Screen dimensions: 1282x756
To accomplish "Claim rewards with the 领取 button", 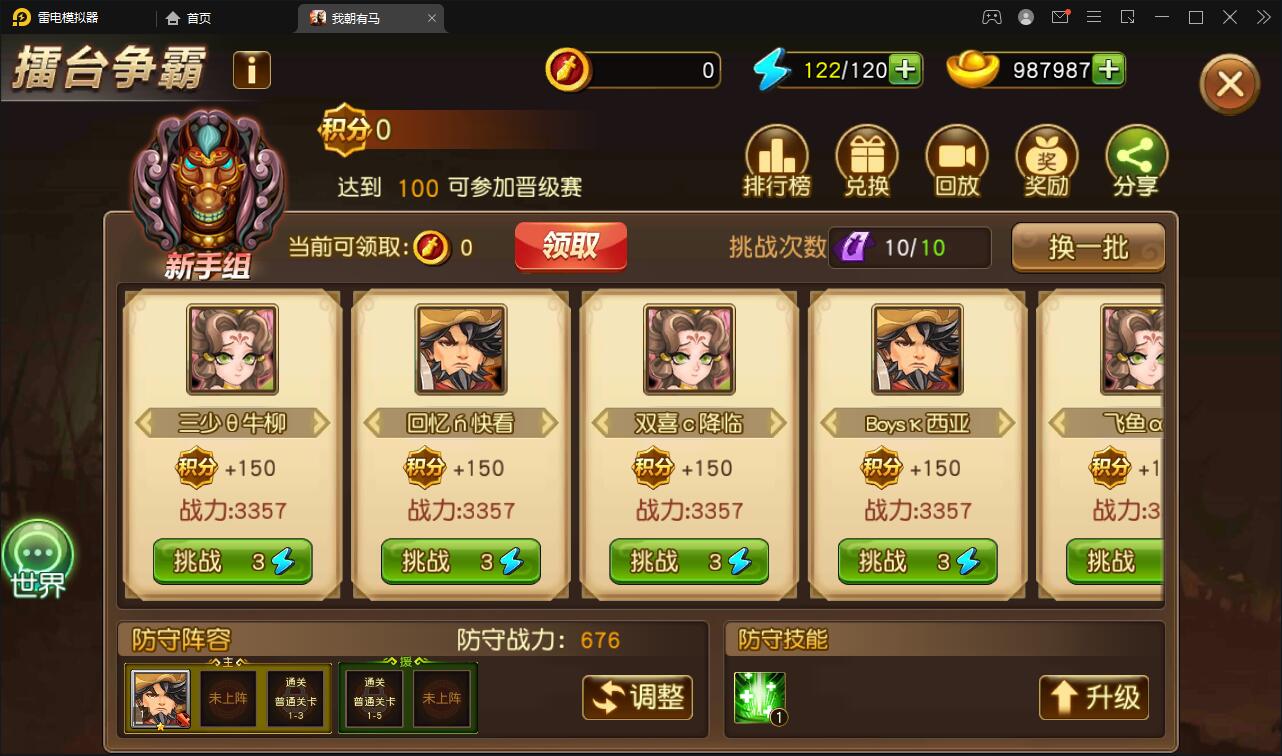I will (x=570, y=247).
